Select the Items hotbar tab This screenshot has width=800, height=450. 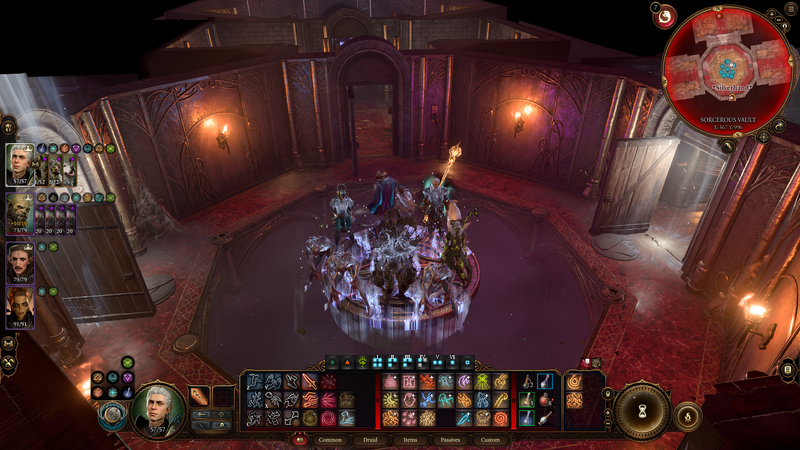410,440
